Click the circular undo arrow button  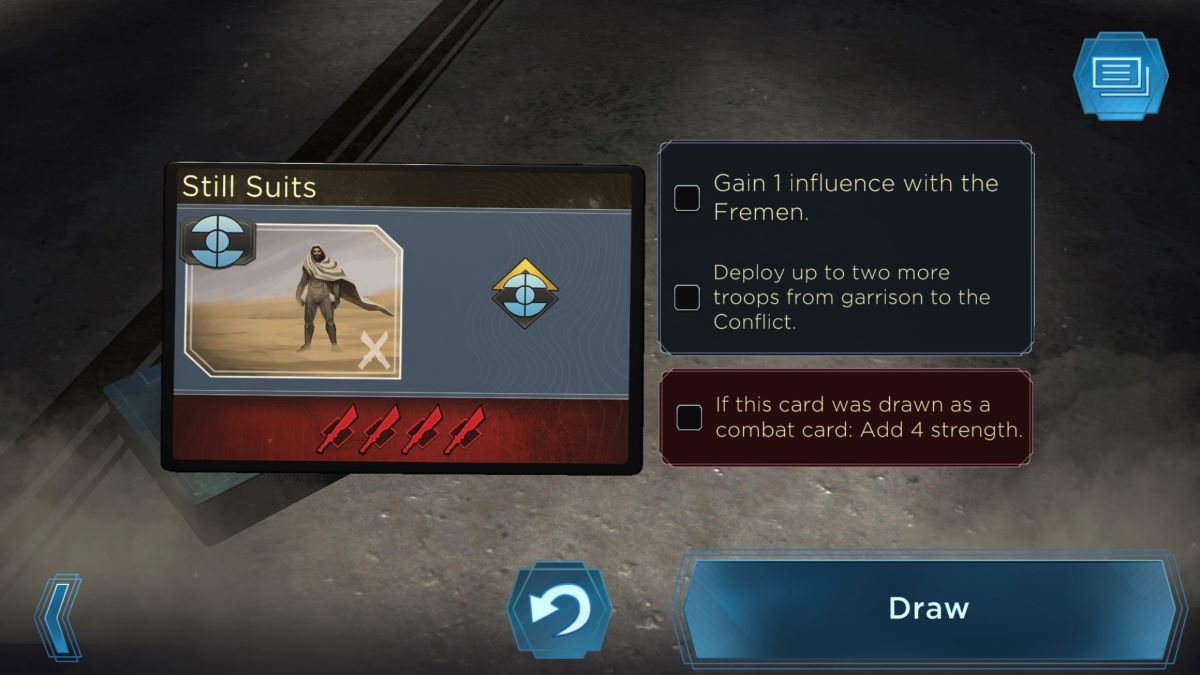tap(560, 610)
